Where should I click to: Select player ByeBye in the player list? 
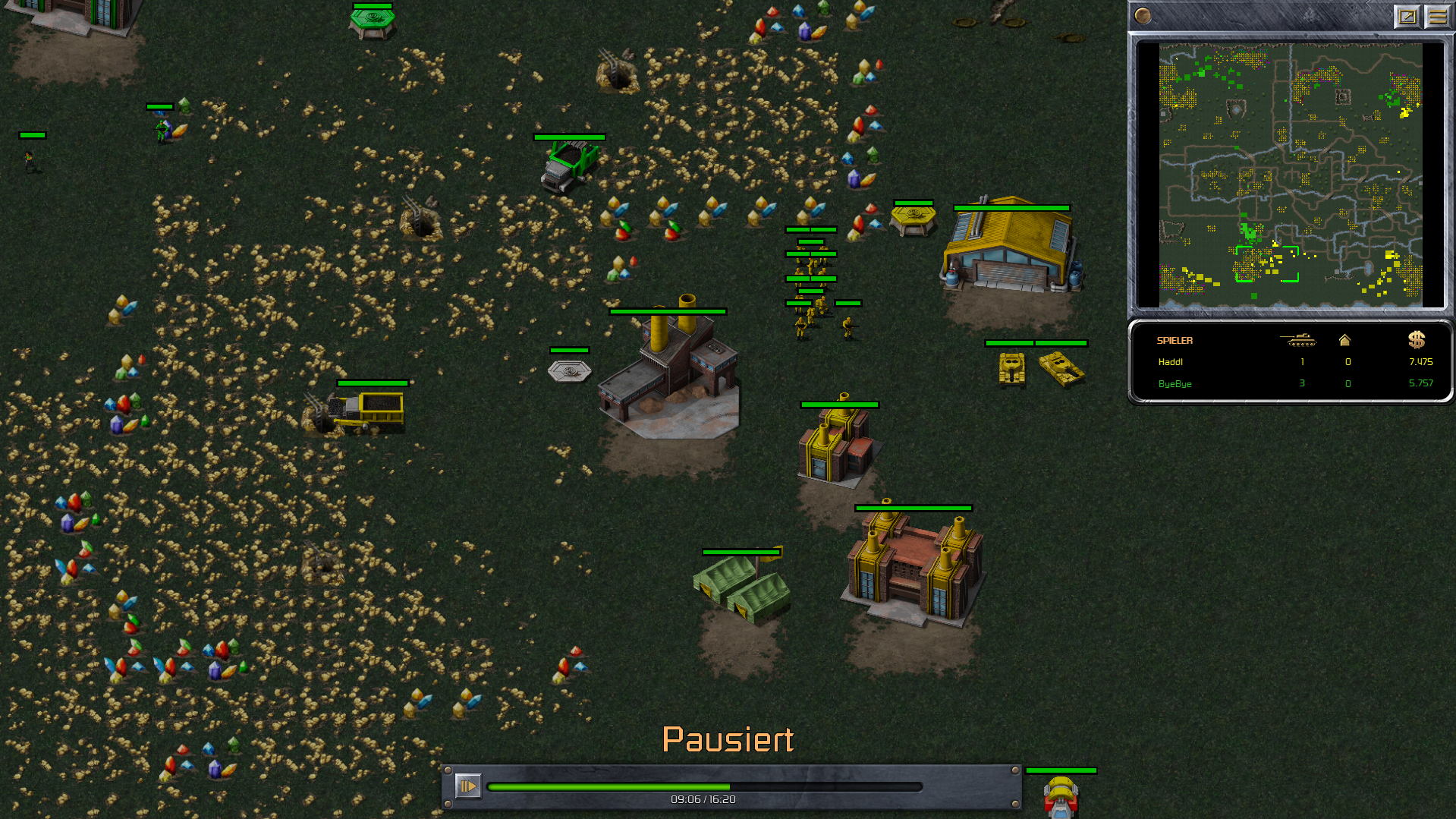[1175, 384]
